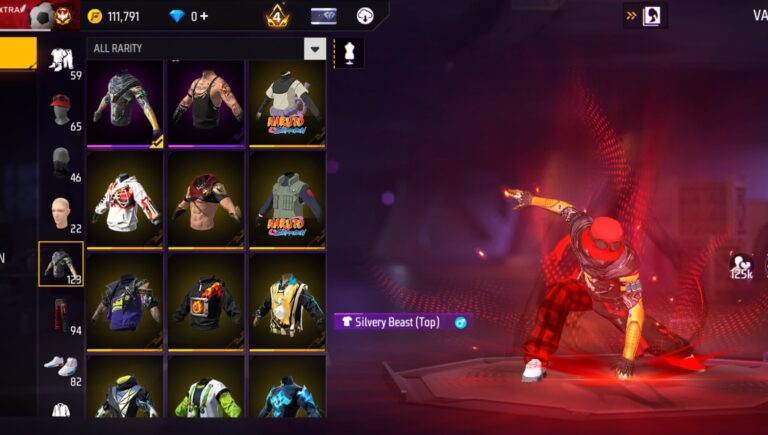Switch to the red cap headwear category
The width and height of the screenshot is (768, 435).
(61, 109)
